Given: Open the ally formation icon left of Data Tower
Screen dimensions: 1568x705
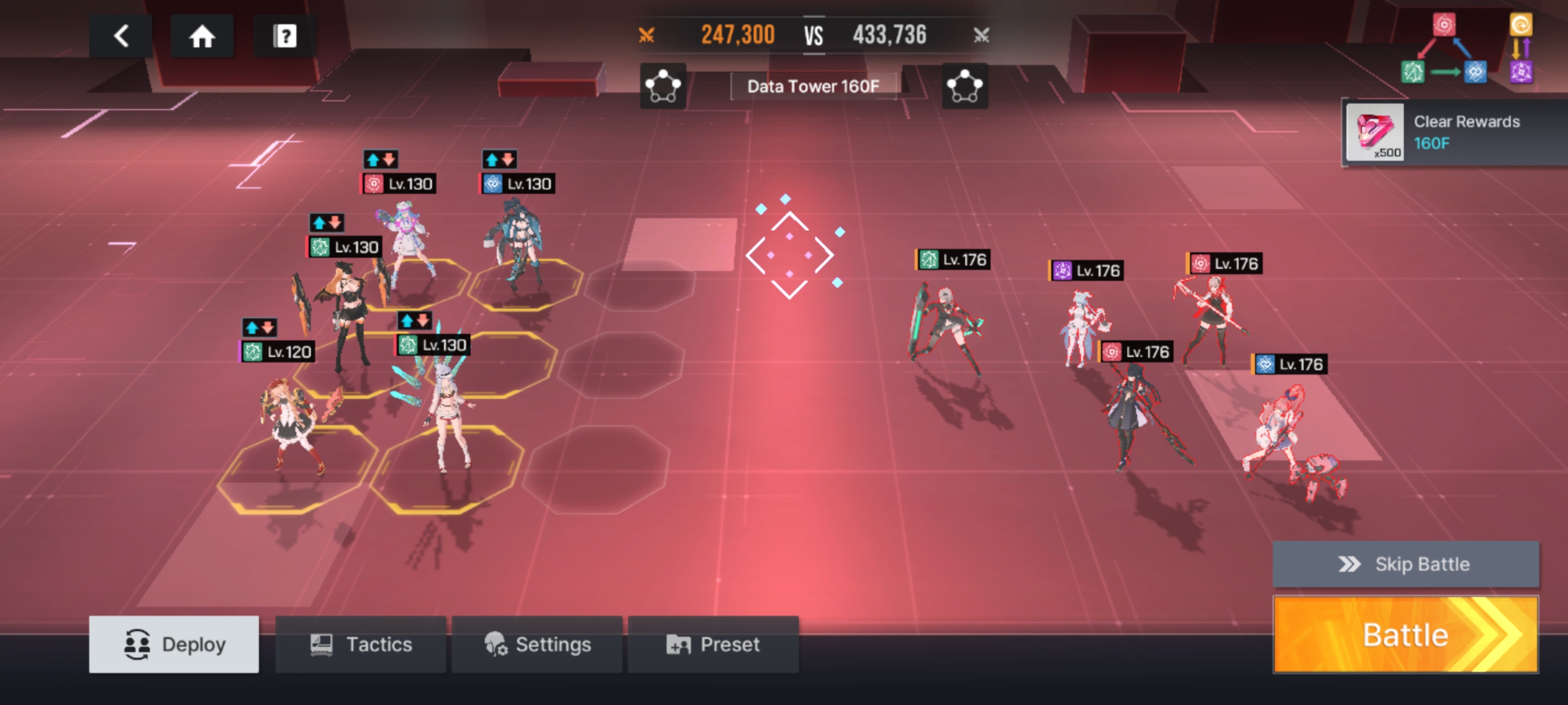Looking at the screenshot, I should [x=663, y=86].
